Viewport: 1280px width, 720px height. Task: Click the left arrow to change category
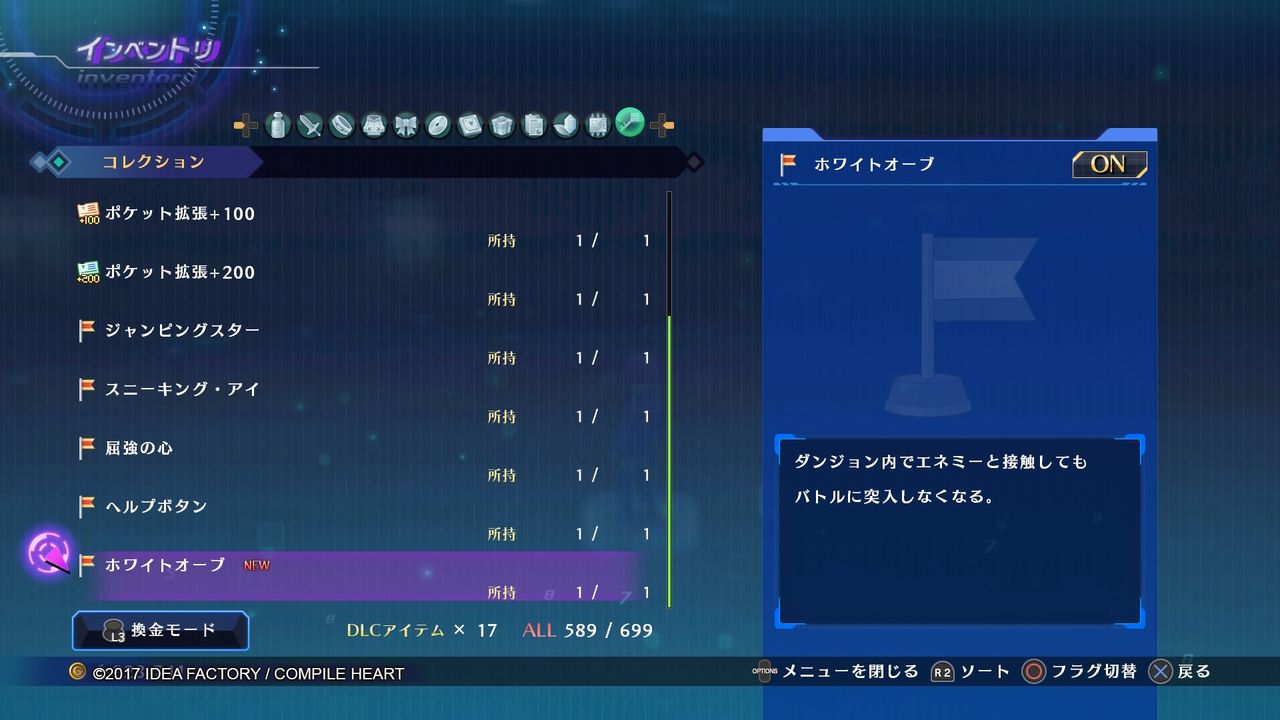pyautogui.click(x=244, y=125)
